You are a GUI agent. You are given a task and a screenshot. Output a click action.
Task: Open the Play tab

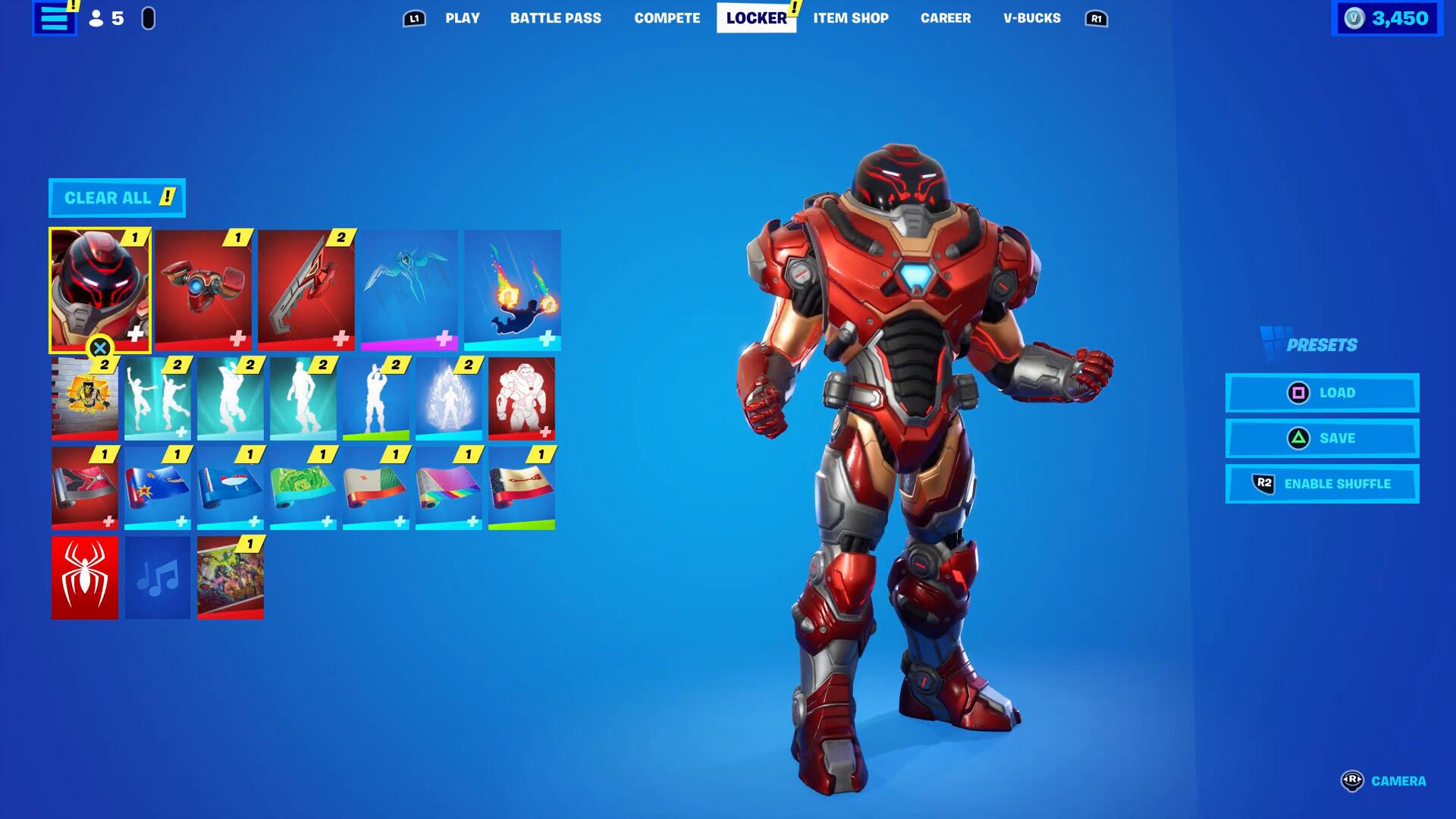pos(462,18)
